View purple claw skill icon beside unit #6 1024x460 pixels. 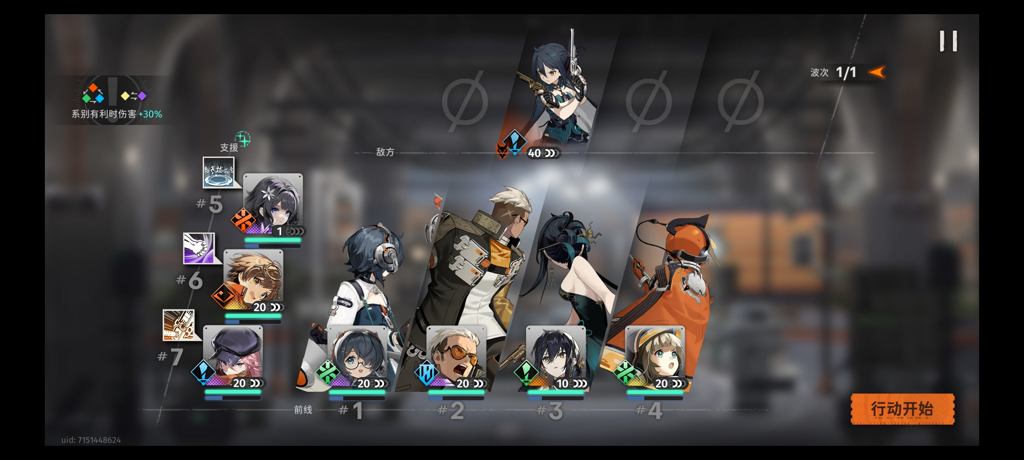click(x=198, y=248)
